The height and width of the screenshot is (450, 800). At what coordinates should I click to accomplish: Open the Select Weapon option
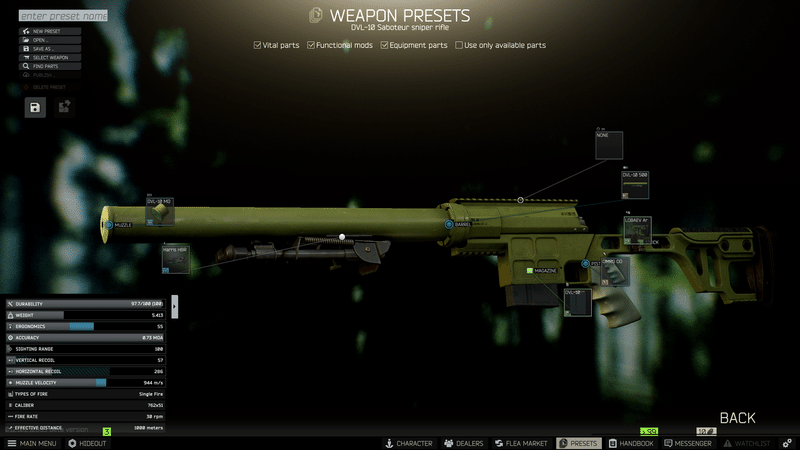50,58
